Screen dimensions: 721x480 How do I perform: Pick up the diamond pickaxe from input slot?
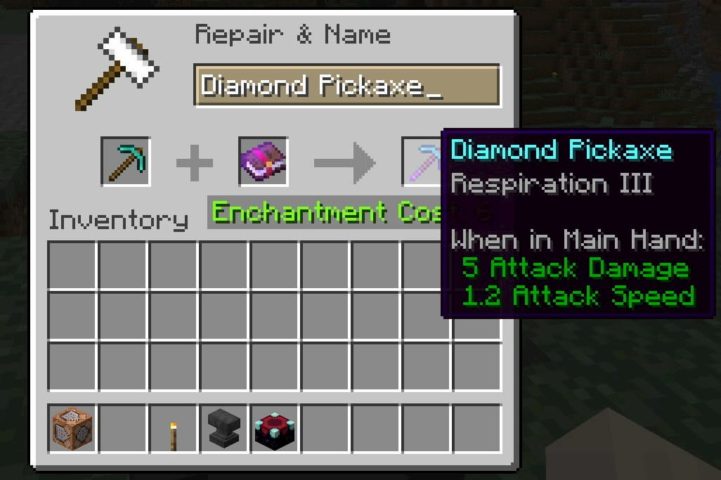click(125, 162)
